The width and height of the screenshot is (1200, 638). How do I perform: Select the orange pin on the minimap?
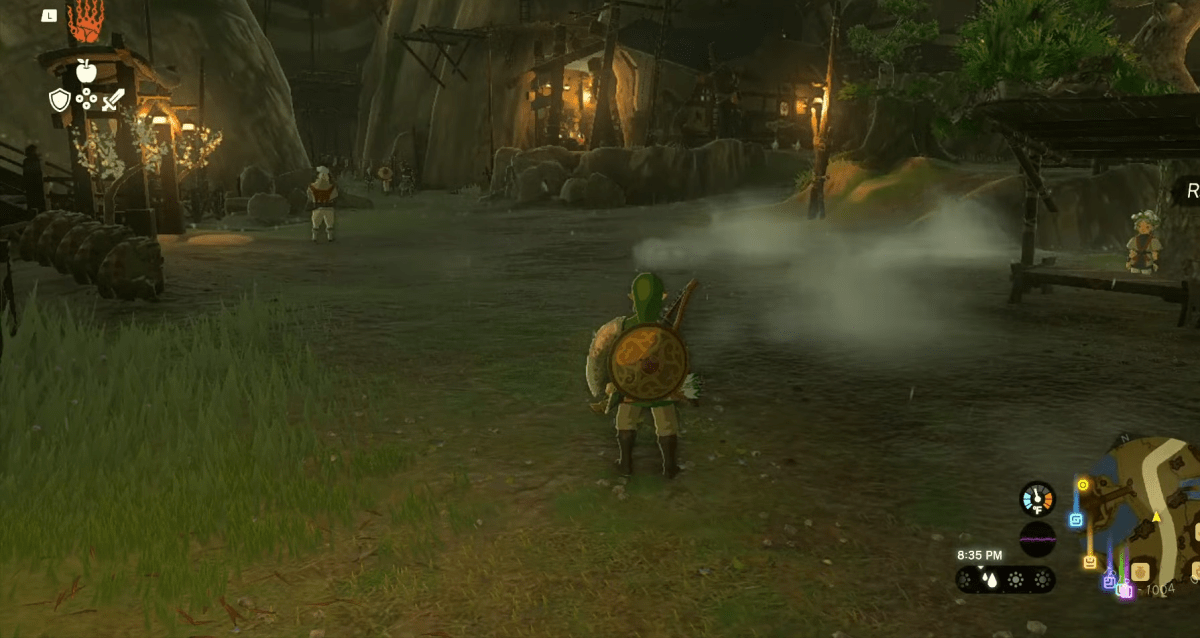1089,562
